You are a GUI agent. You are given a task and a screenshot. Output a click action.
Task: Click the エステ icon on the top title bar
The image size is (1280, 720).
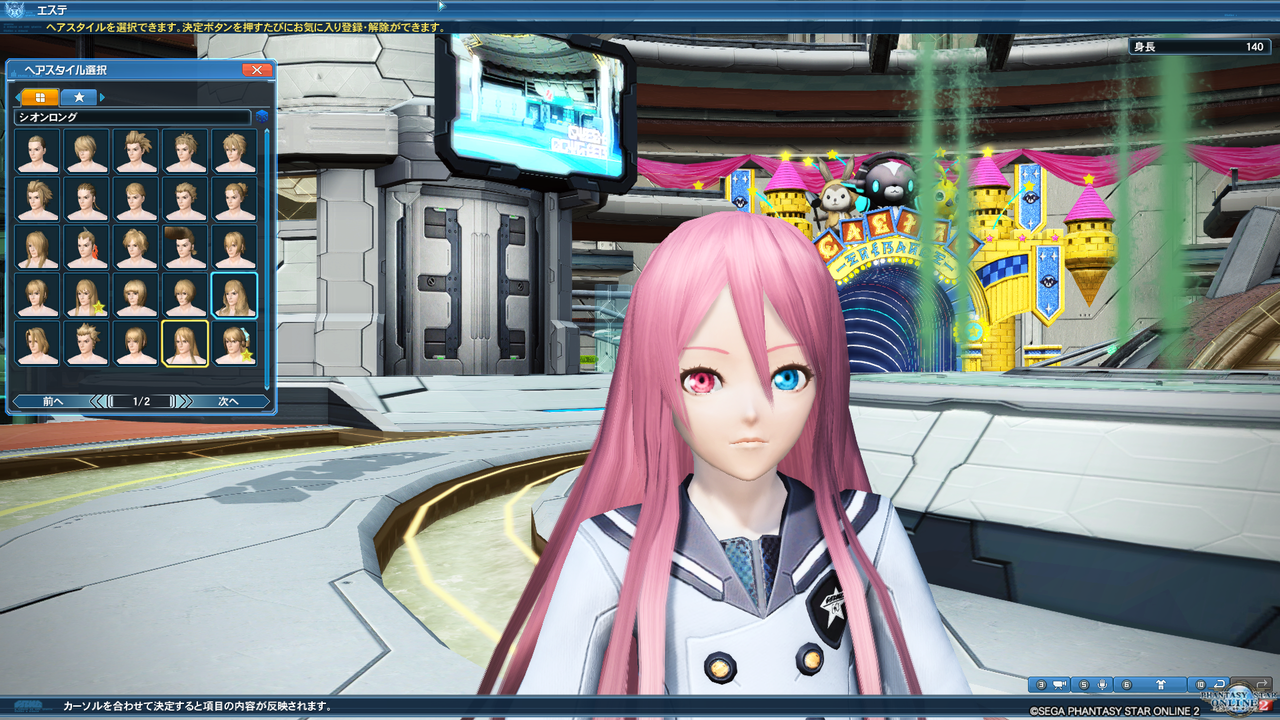(14, 10)
